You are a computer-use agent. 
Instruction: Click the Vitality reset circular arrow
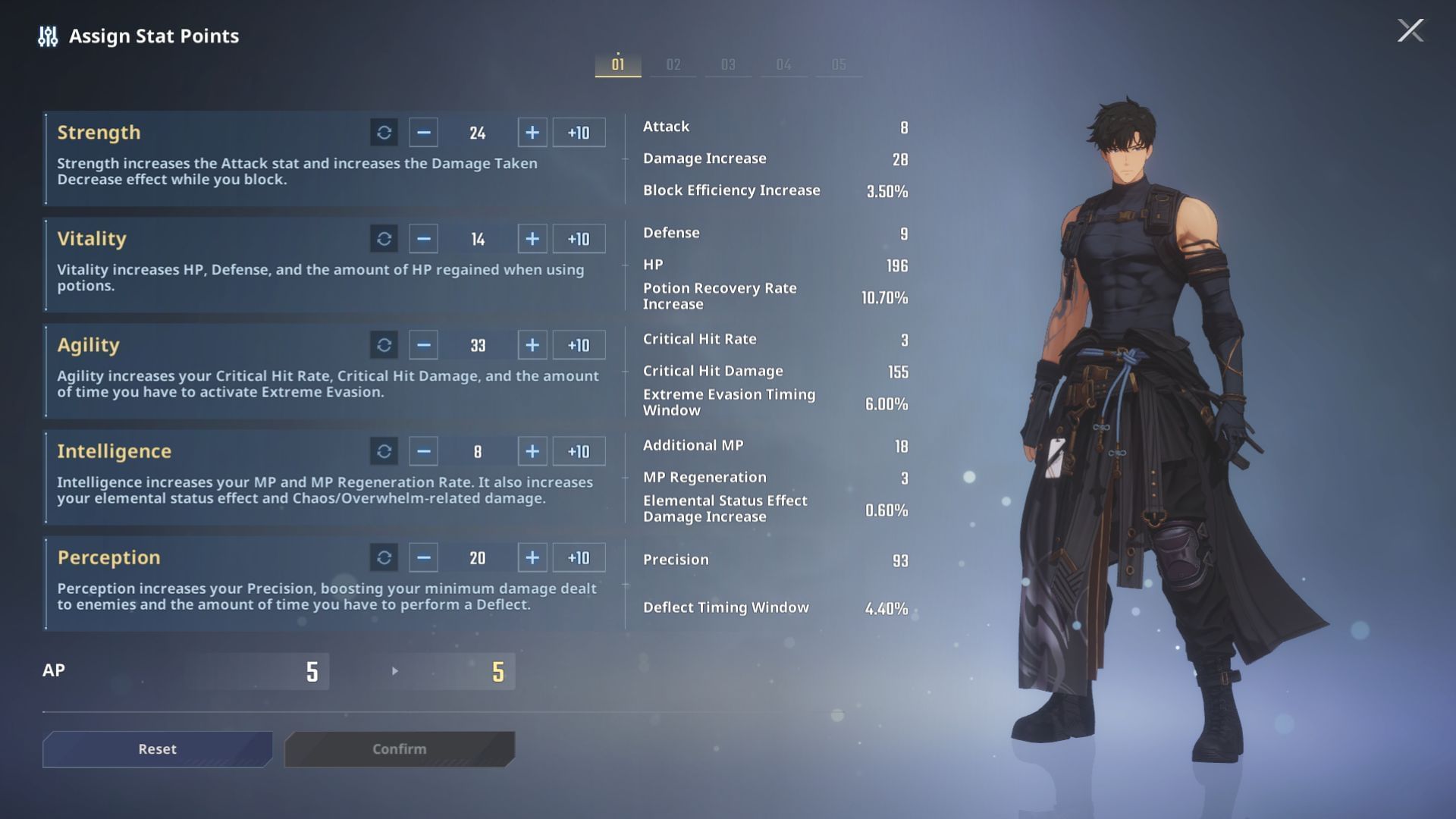[x=384, y=238]
